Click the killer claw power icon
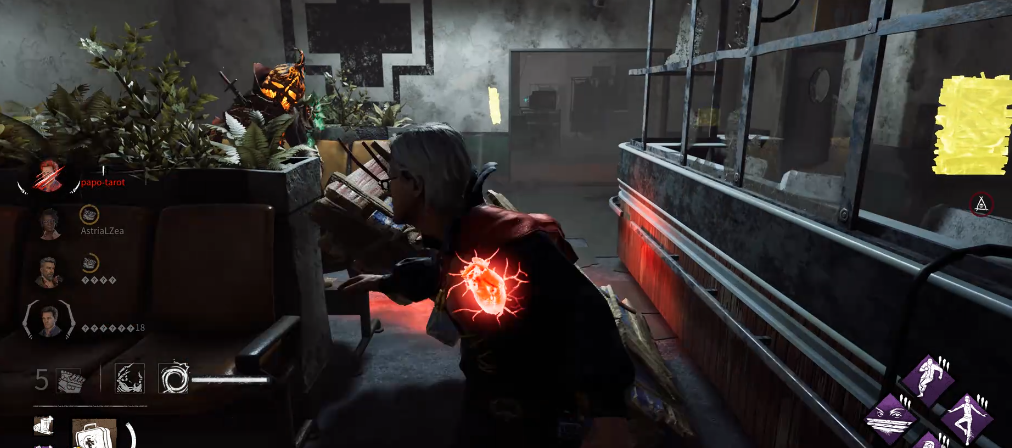 tap(130, 378)
